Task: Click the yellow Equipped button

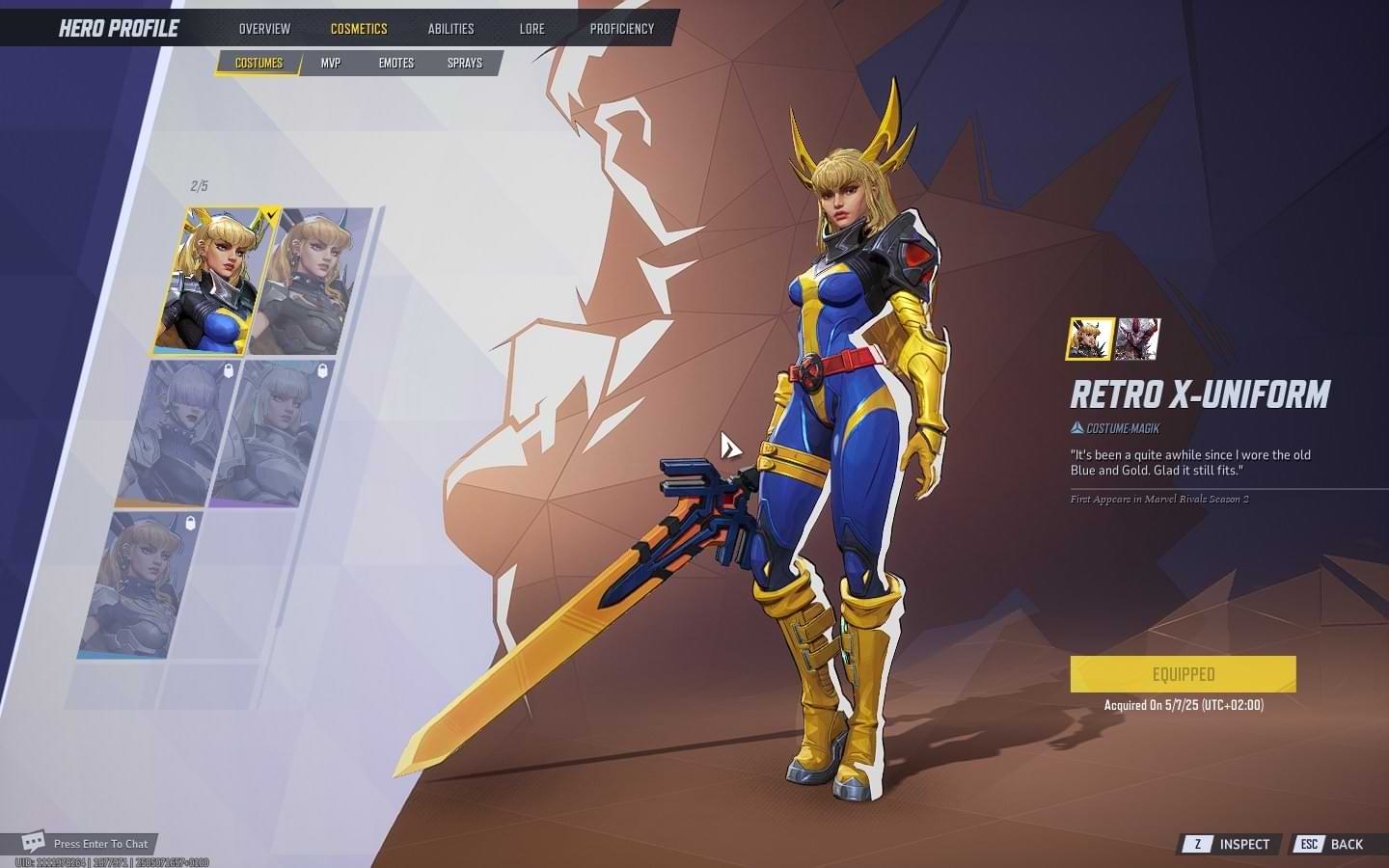Action: point(1183,674)
